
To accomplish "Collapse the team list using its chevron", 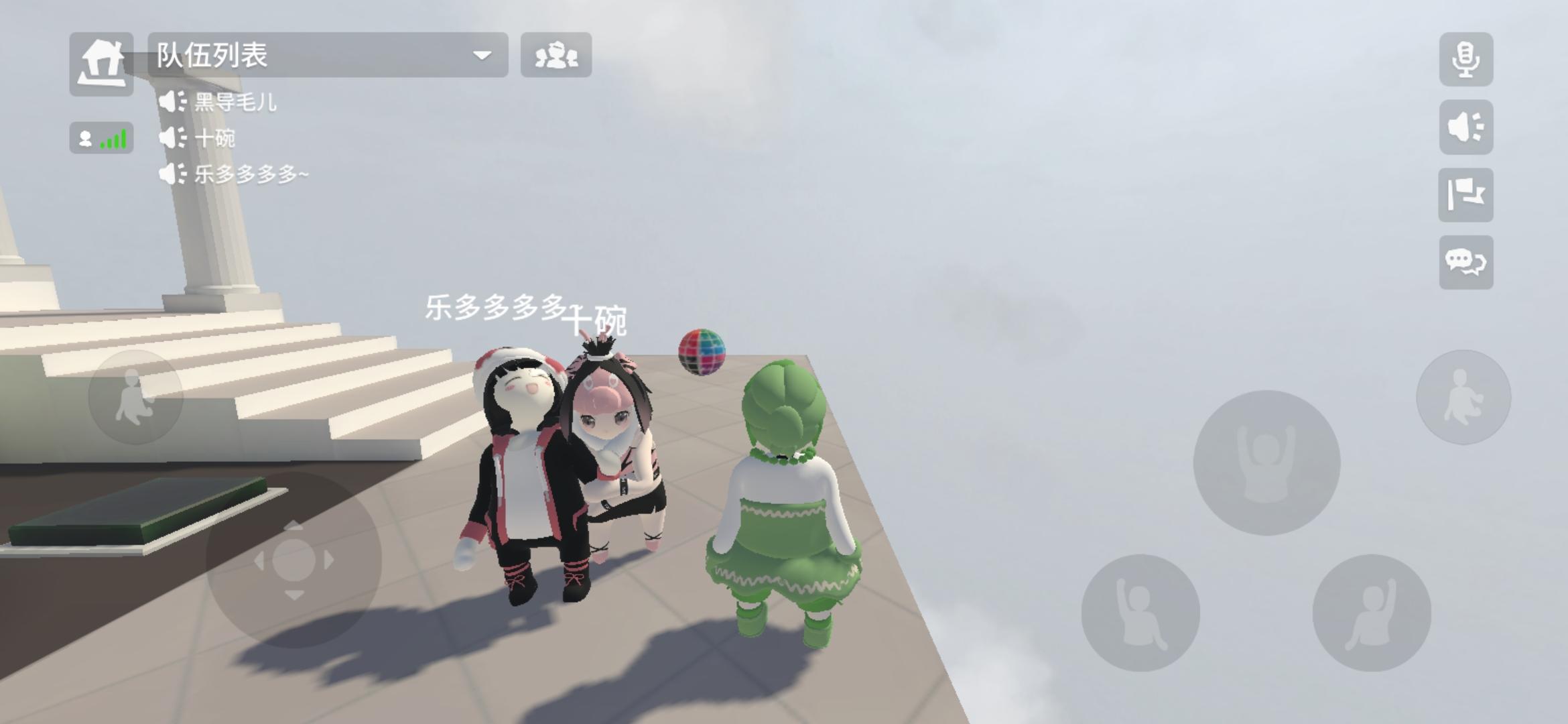I will click(482, 56).
